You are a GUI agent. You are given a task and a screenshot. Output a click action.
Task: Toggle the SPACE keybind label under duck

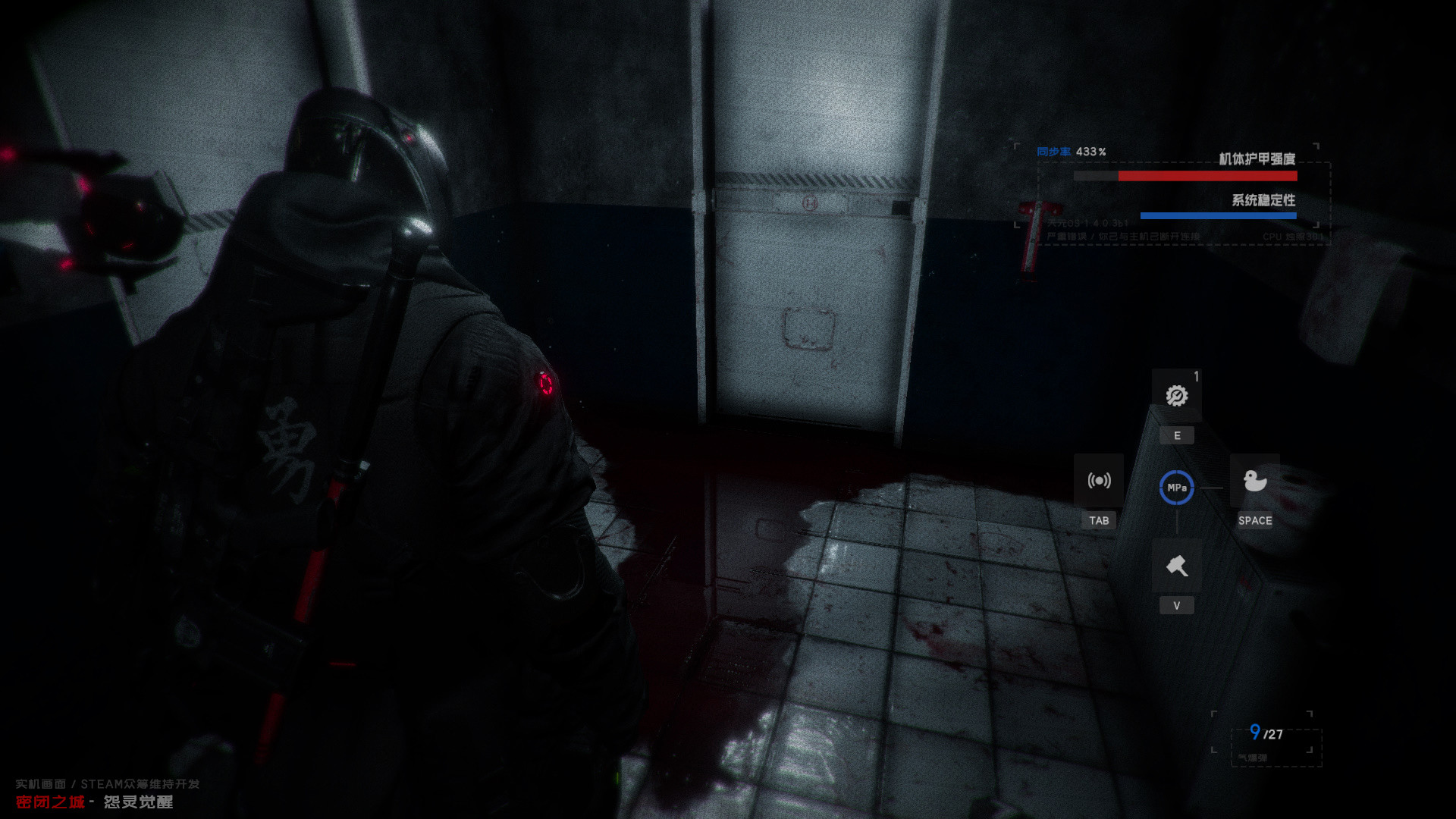(1255, 521)
